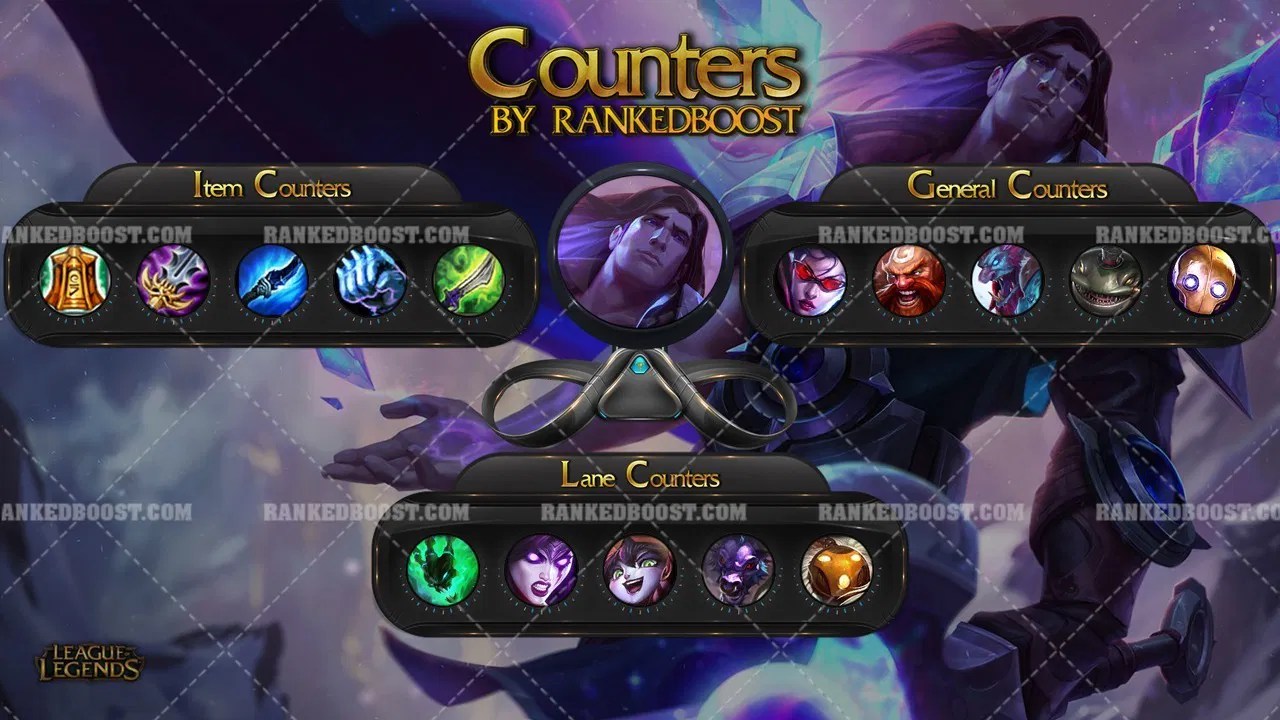Select the Tahm Kench portrait
The height and width of the screenshot is (720, 1280).
[1105, 280]
